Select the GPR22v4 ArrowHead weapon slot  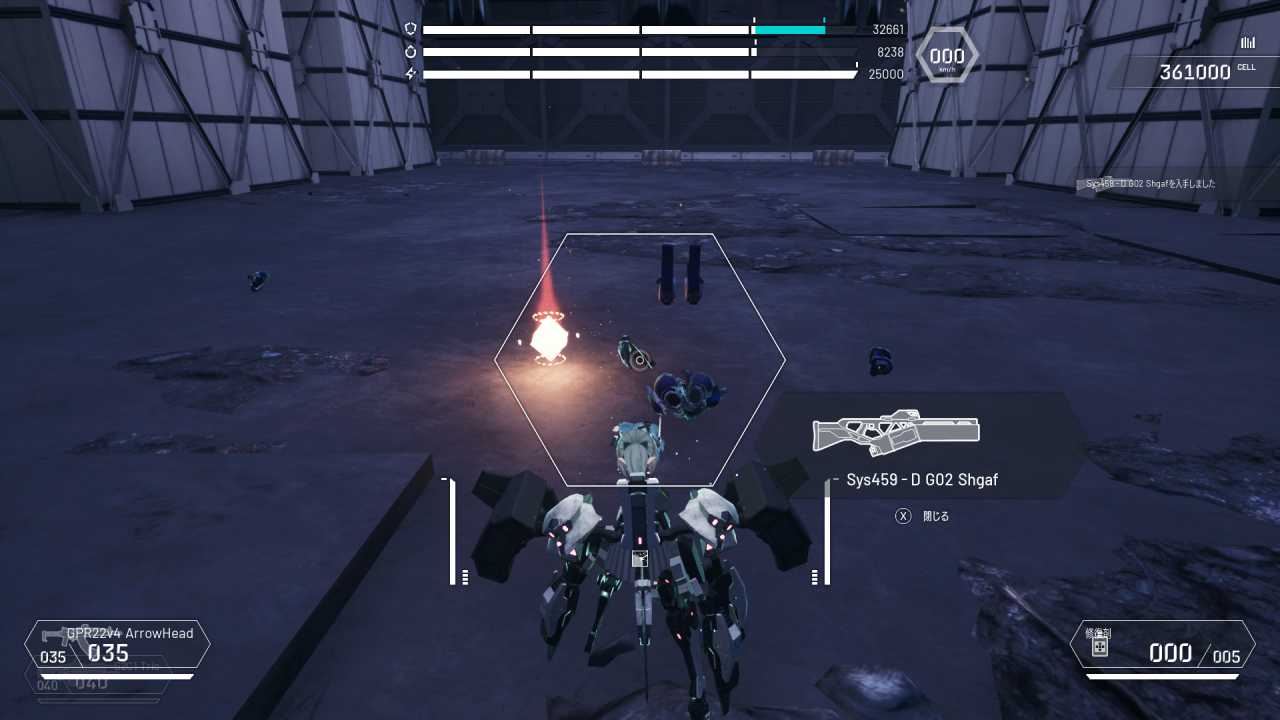(118, 645)
